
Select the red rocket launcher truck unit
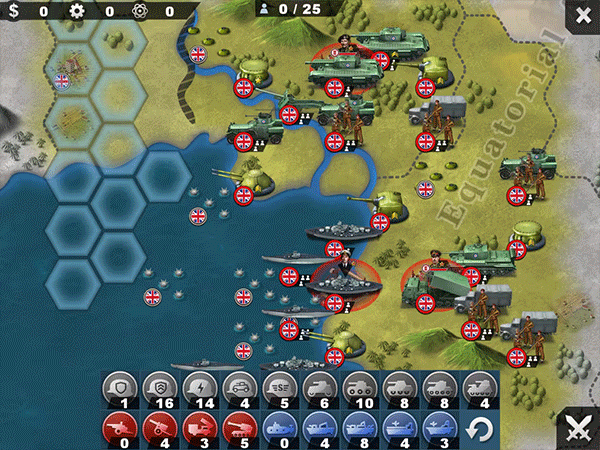pyautogui.click(x=200, y=428)
